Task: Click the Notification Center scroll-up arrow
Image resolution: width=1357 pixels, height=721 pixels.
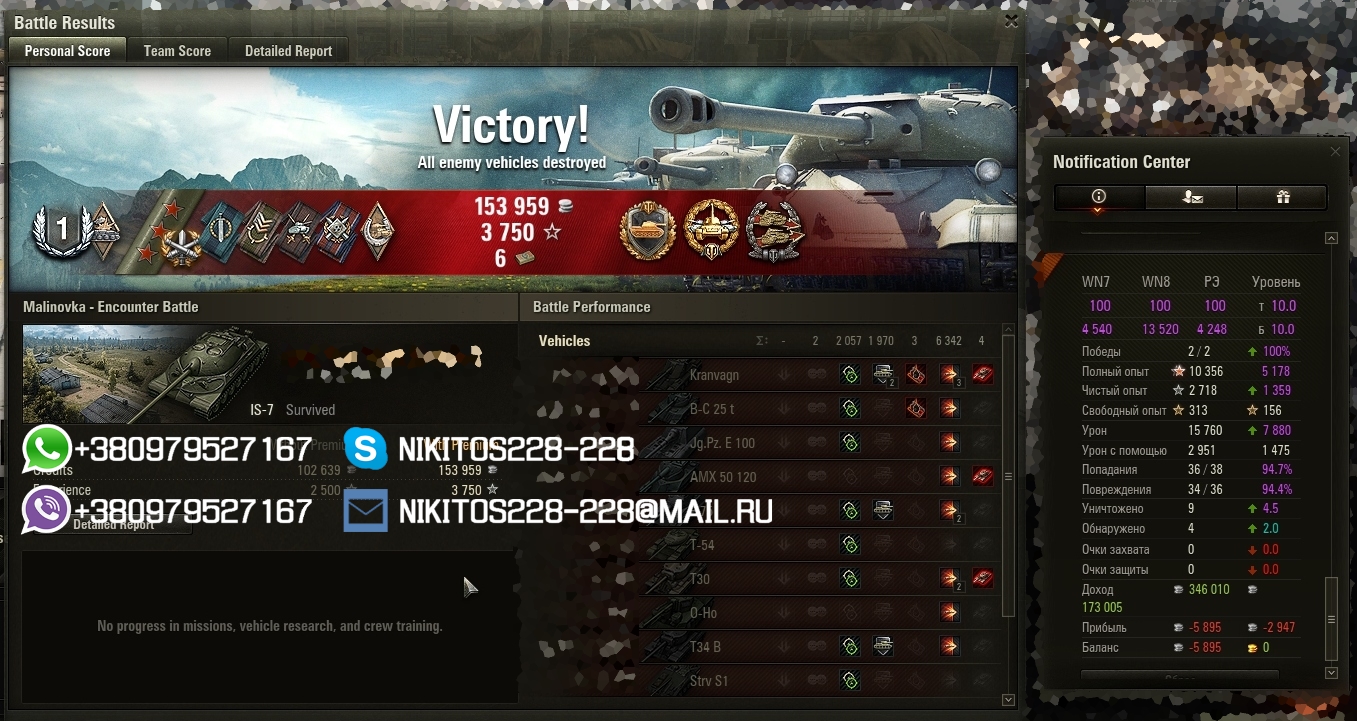Action: 1330,238
